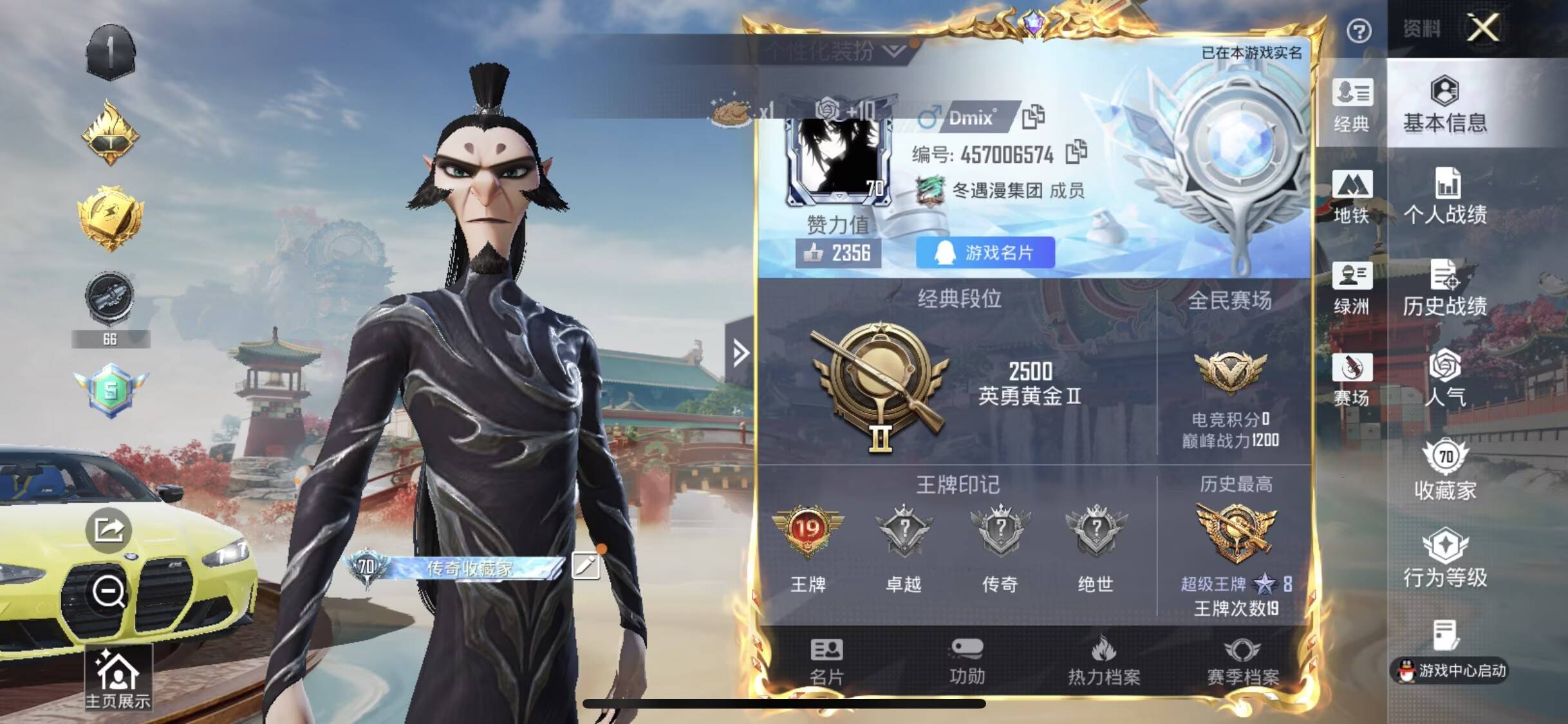1568x724 pixels.
Task: Edit the 传奇收藏家 title with the pencil
Action: pos(588,568)
